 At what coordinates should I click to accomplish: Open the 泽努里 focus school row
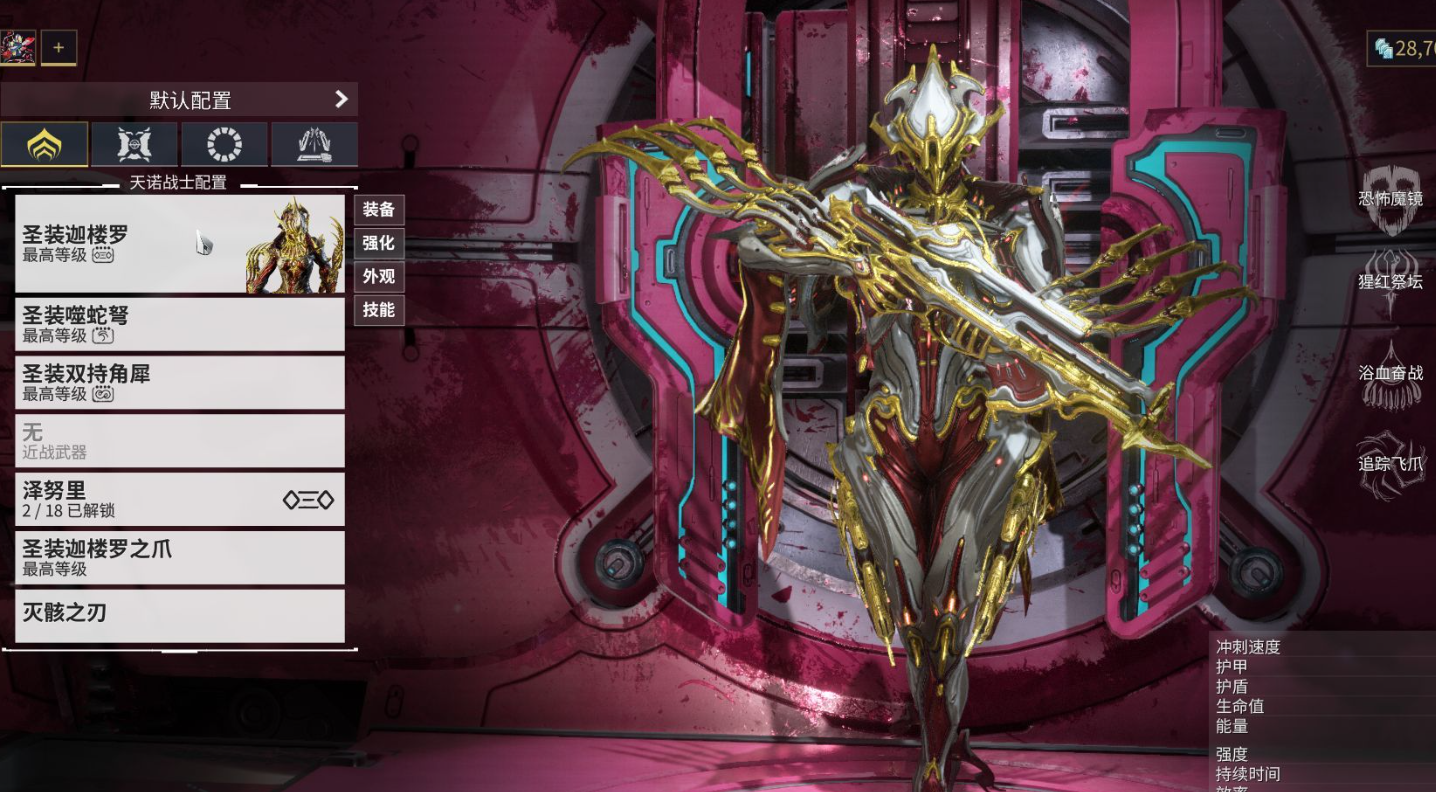tap(179, 499)
